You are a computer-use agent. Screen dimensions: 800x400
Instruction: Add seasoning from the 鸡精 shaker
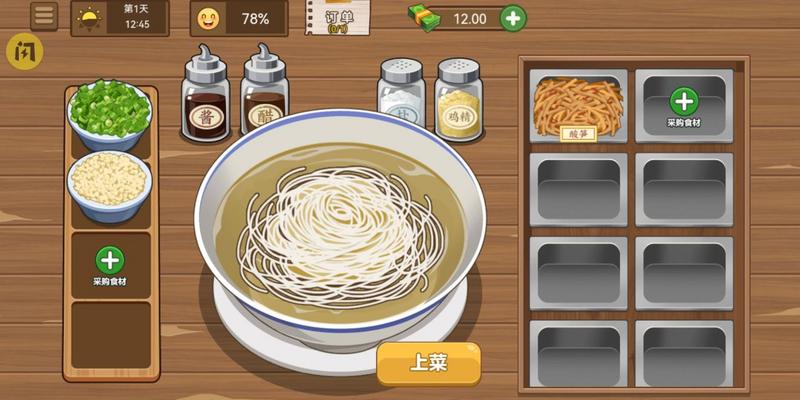pyautogui.click(x=459, y=98)
